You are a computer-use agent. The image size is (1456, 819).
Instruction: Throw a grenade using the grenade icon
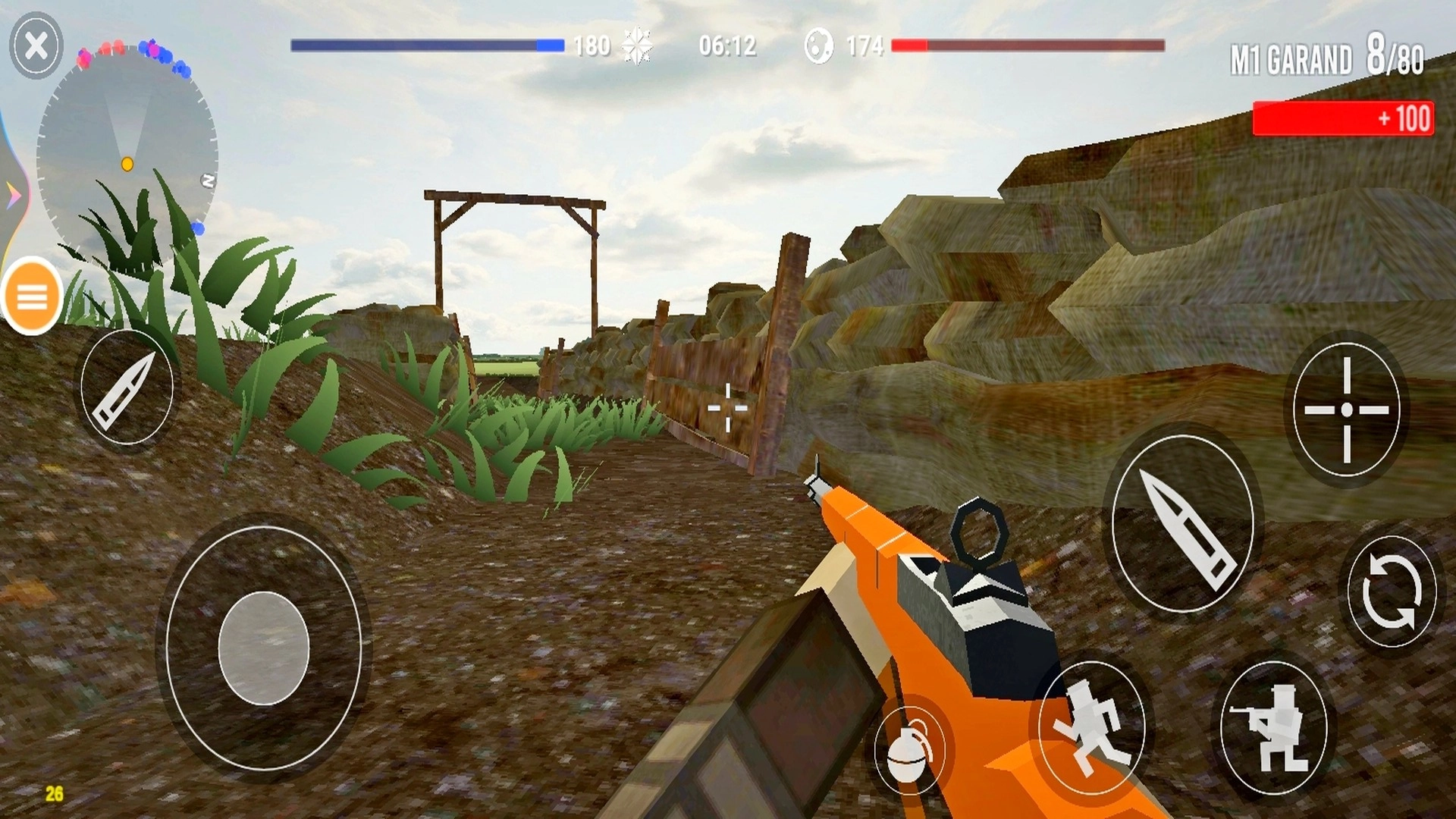(x=909, y=749)
